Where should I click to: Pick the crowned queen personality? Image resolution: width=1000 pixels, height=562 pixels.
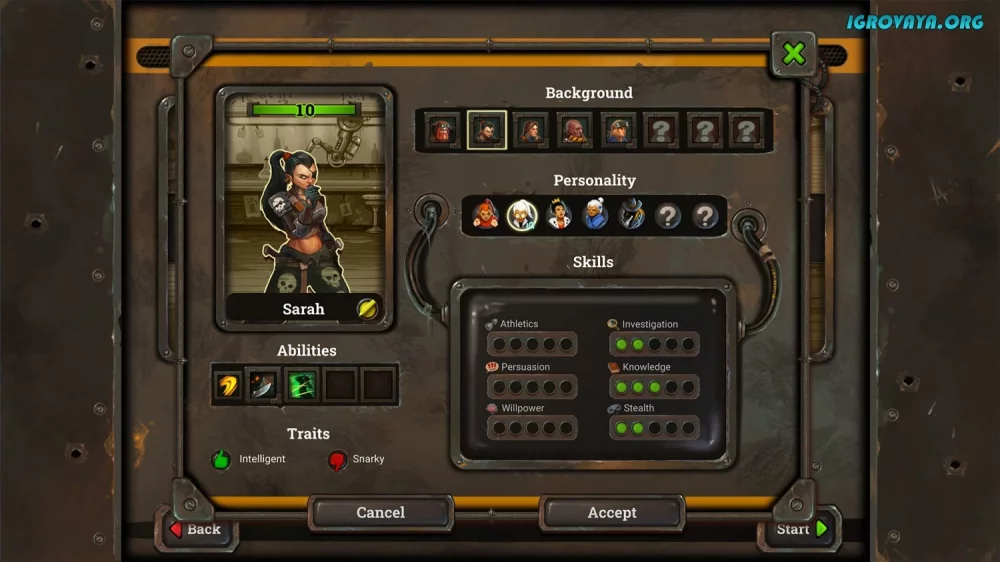(559, 215)
